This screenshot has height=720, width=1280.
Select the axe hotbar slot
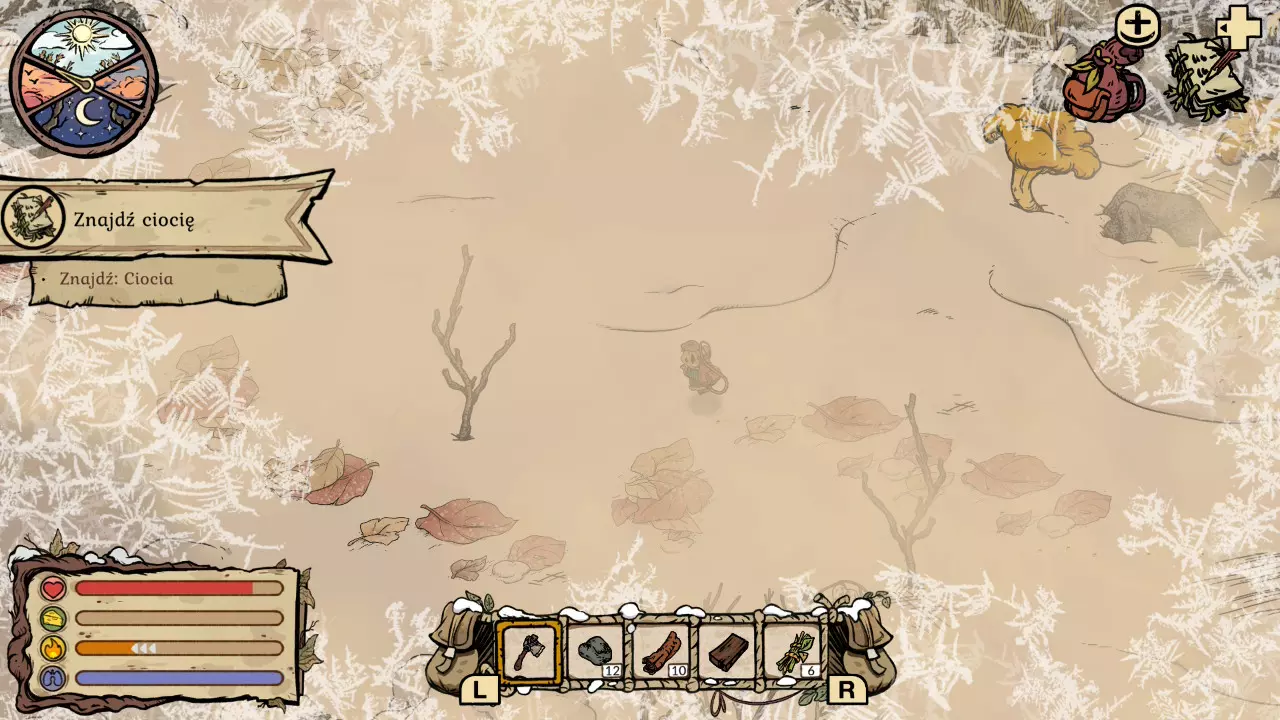tap(529, 653)
